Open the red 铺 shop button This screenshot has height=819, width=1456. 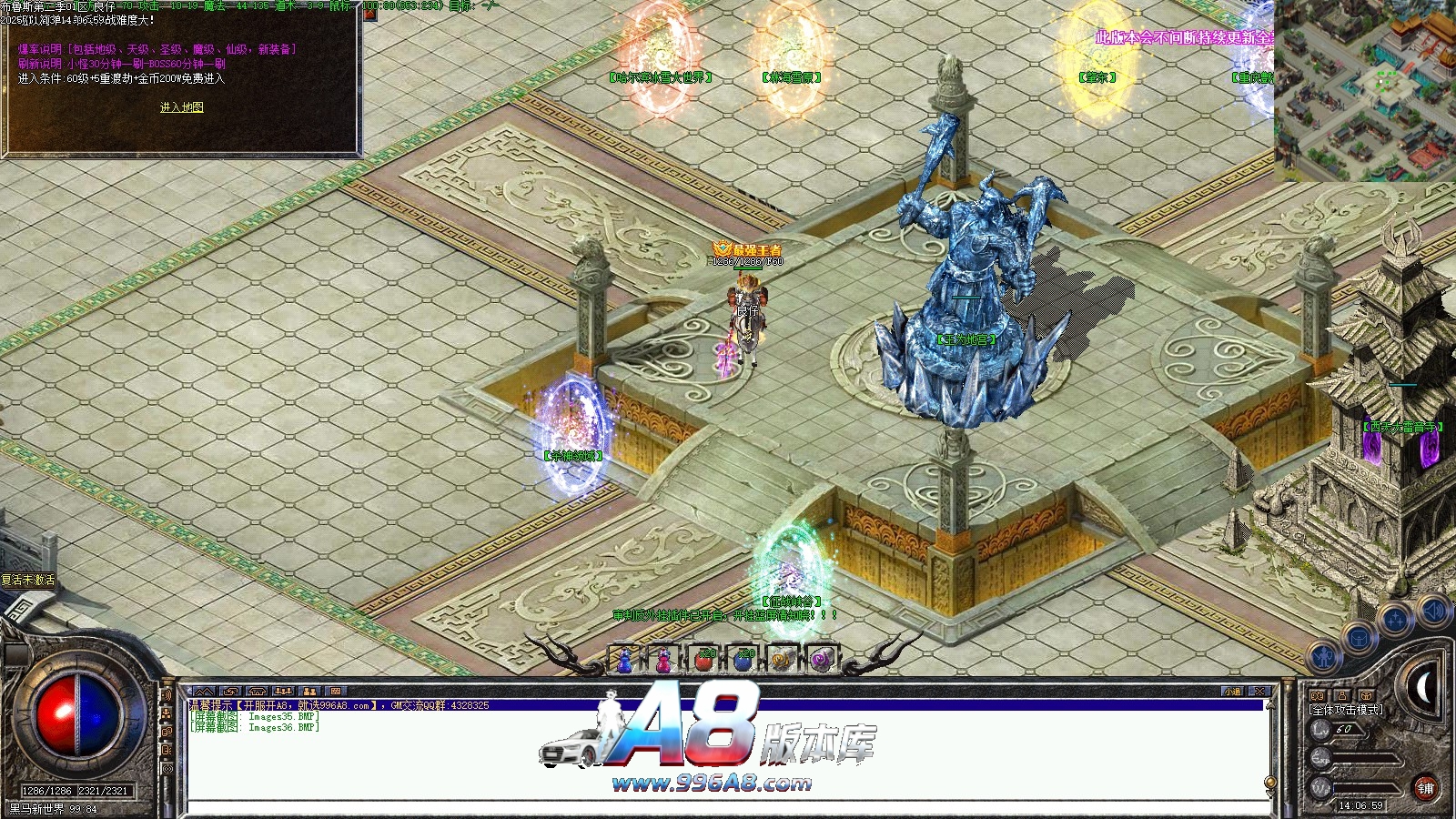click(x=1425, y=789)
